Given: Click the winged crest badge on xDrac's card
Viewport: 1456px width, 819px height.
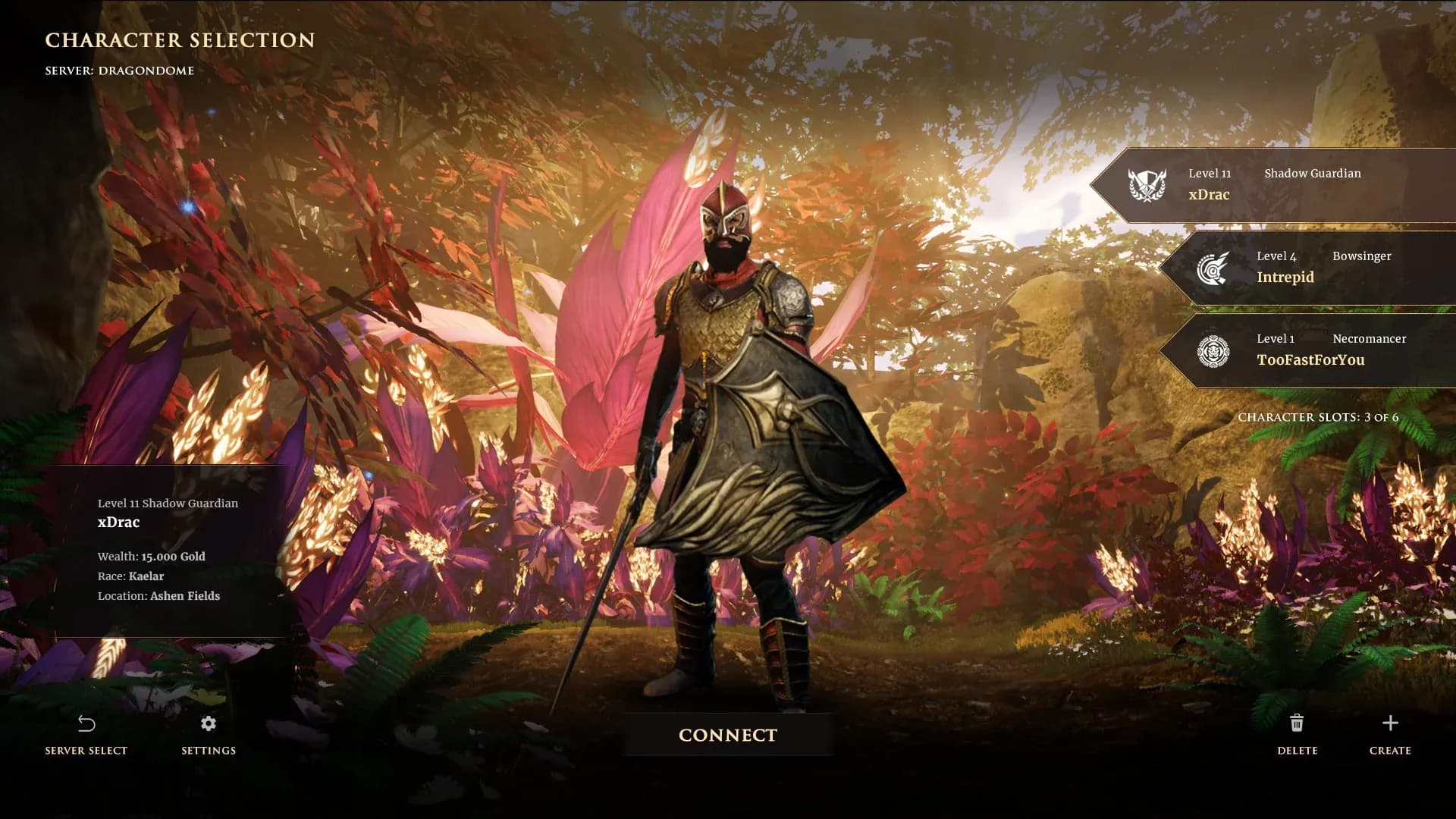Looking at the screenshot, I should point(1147,185).
